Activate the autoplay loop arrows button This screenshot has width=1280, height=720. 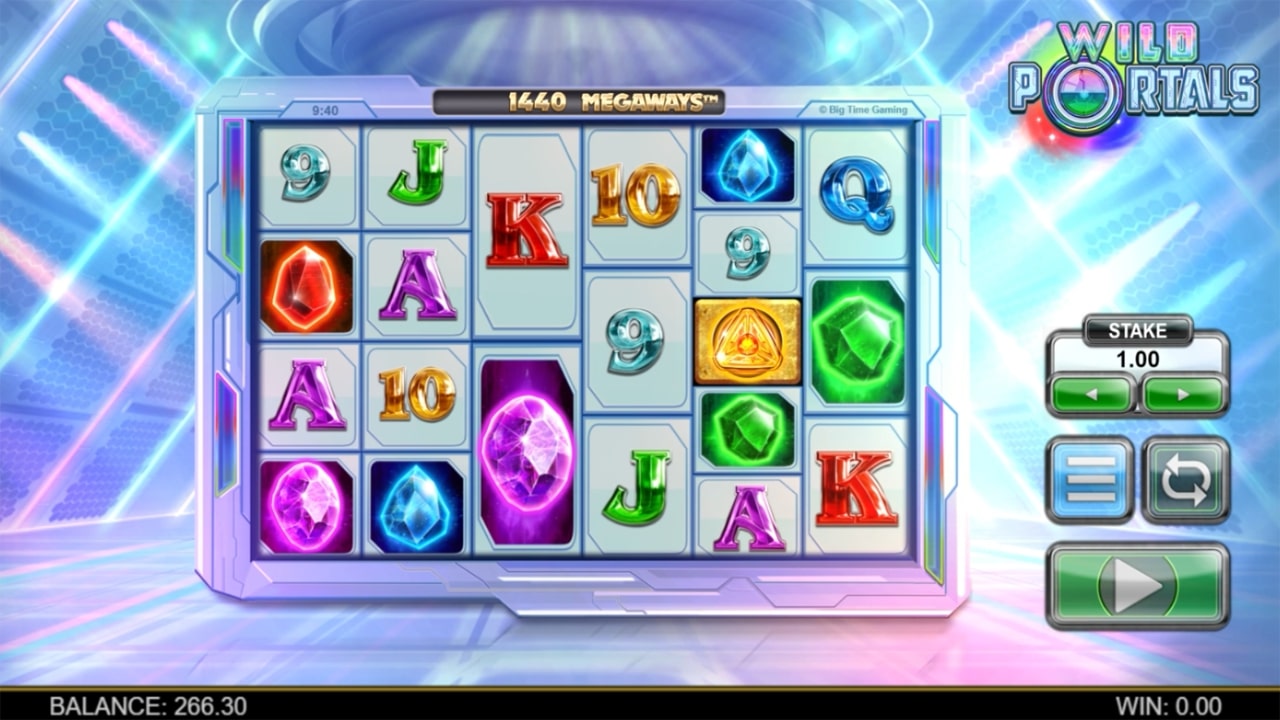pos(1185,480)
